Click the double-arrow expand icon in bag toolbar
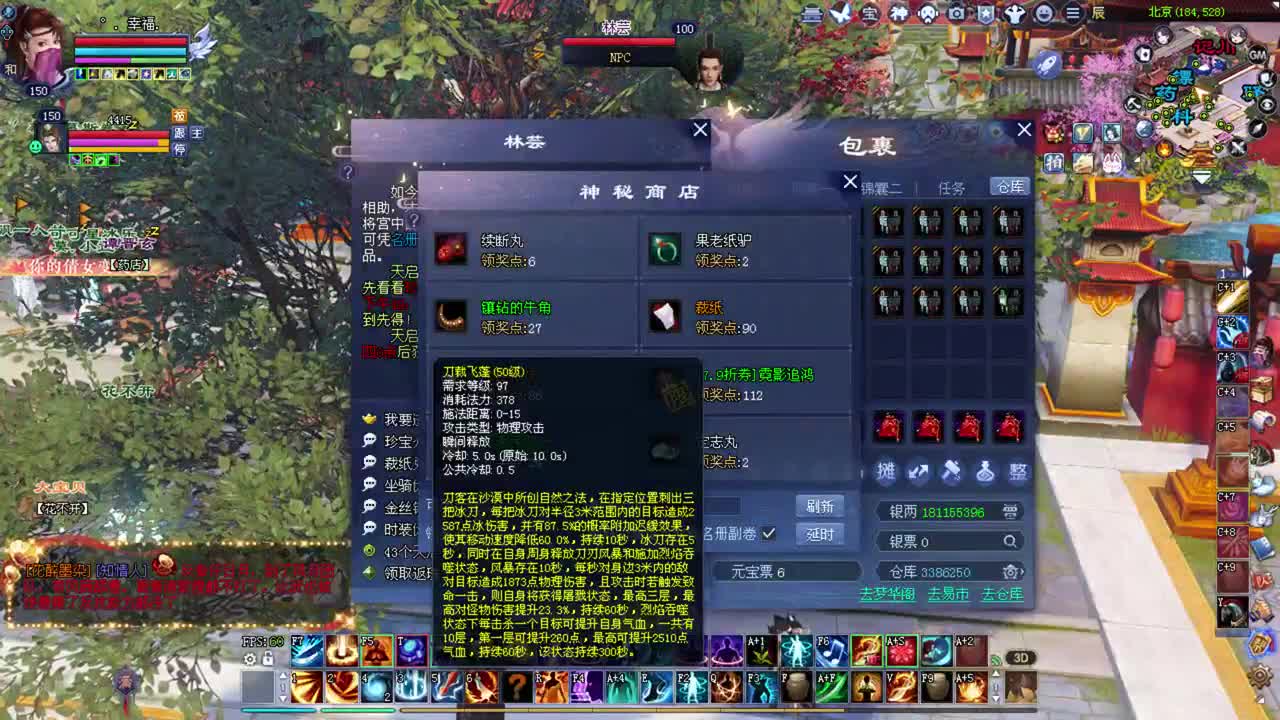 point(918,473)
